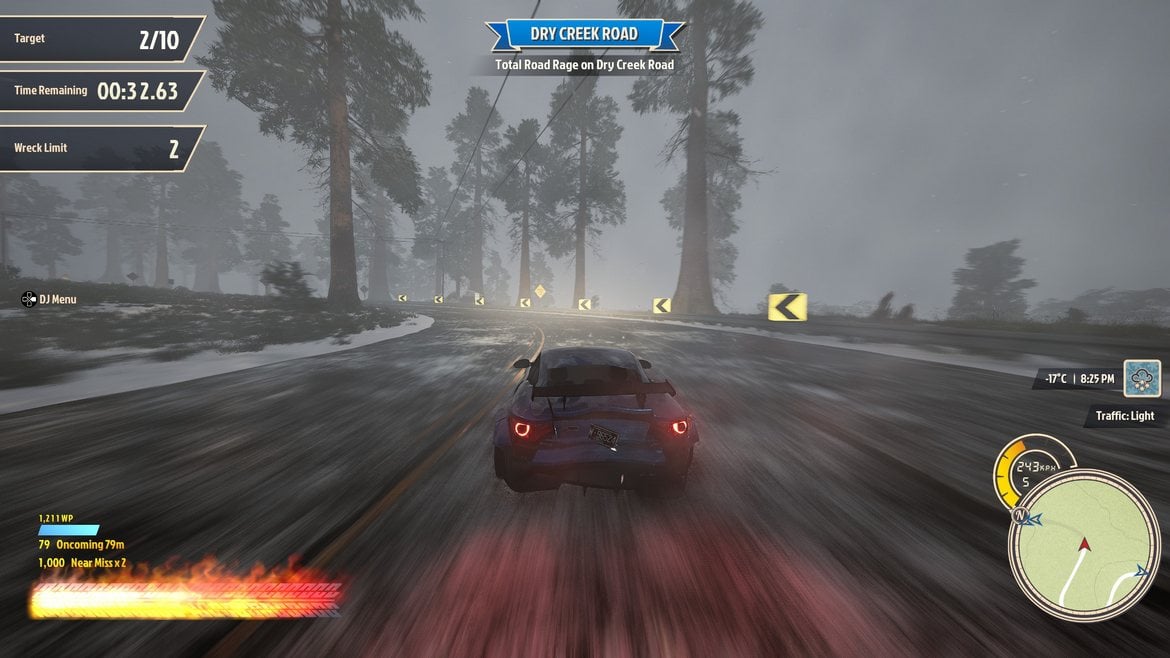Click the snowy weather icon
This screenshot has height=658, width=1170.
pos(1142,379)
